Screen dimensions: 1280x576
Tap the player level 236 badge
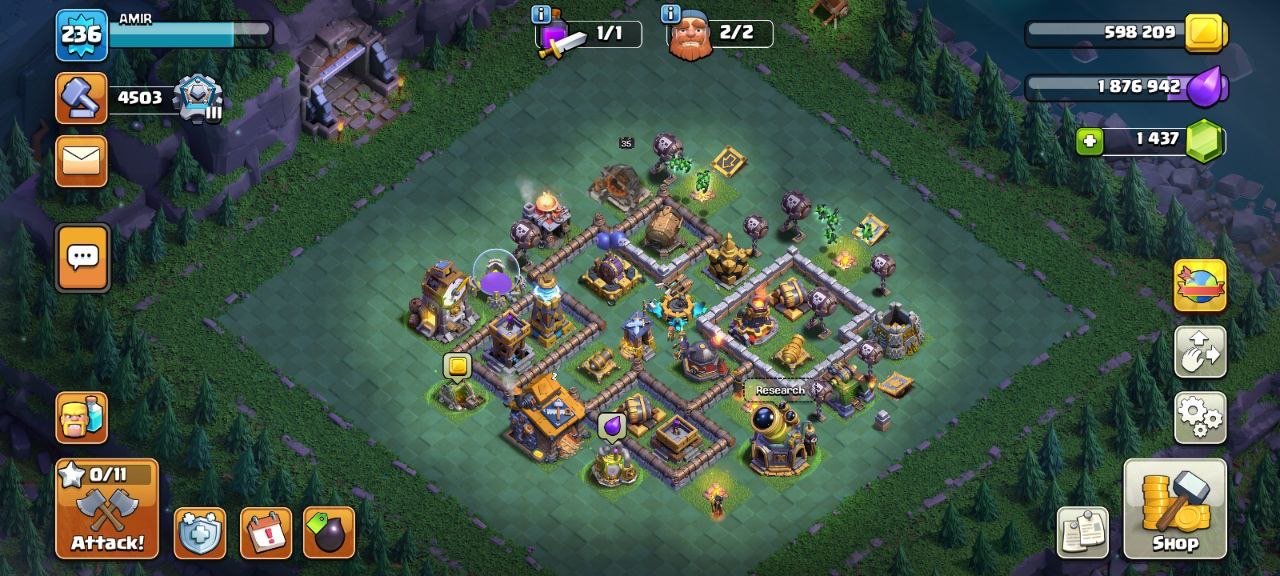point(81,35)
